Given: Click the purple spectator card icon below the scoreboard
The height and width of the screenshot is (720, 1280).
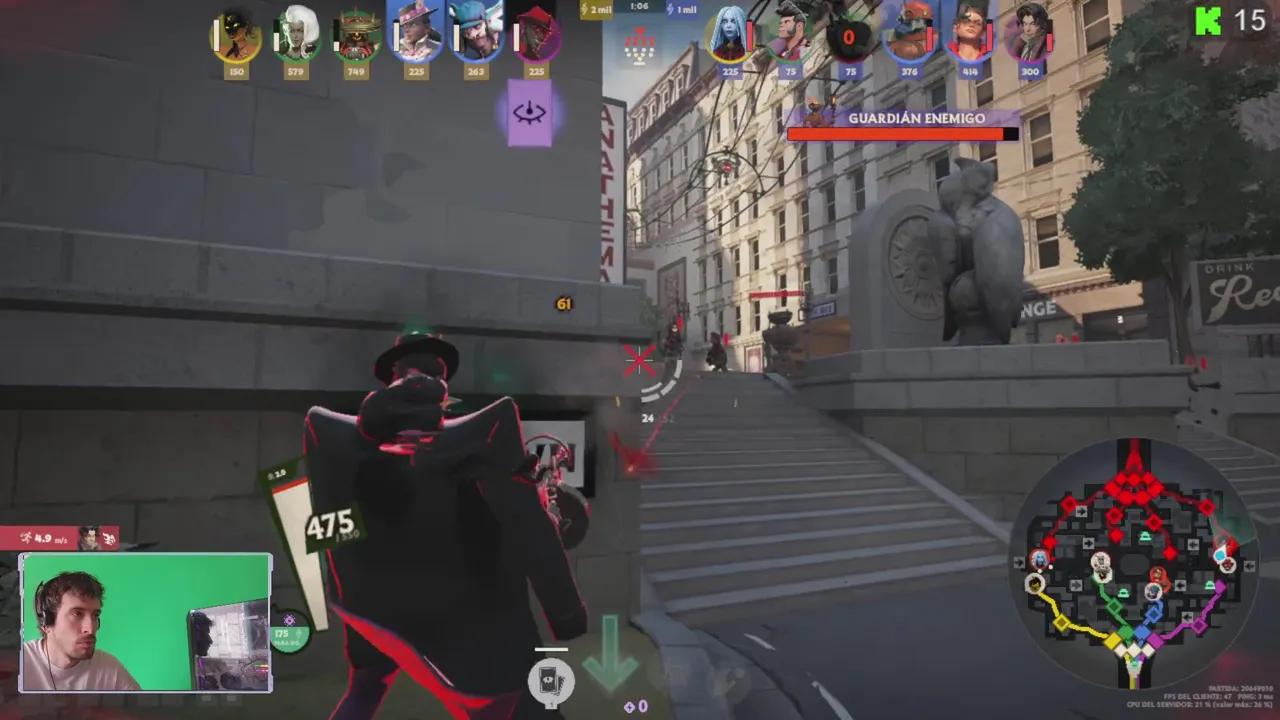Looking at the screenshot, I should 530,114.
